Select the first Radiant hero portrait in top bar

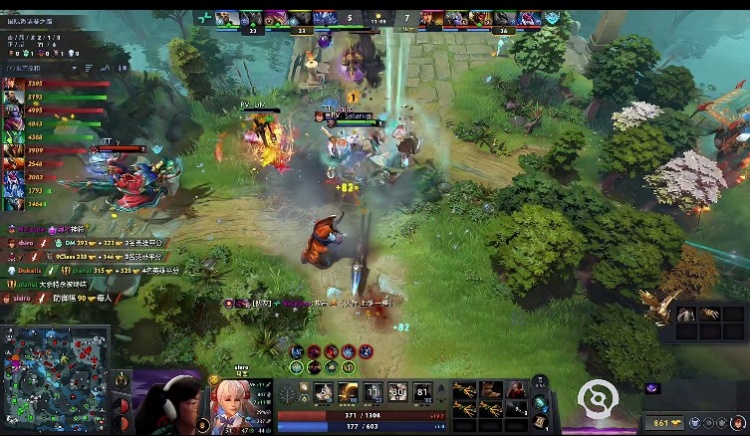click(227, 18)
